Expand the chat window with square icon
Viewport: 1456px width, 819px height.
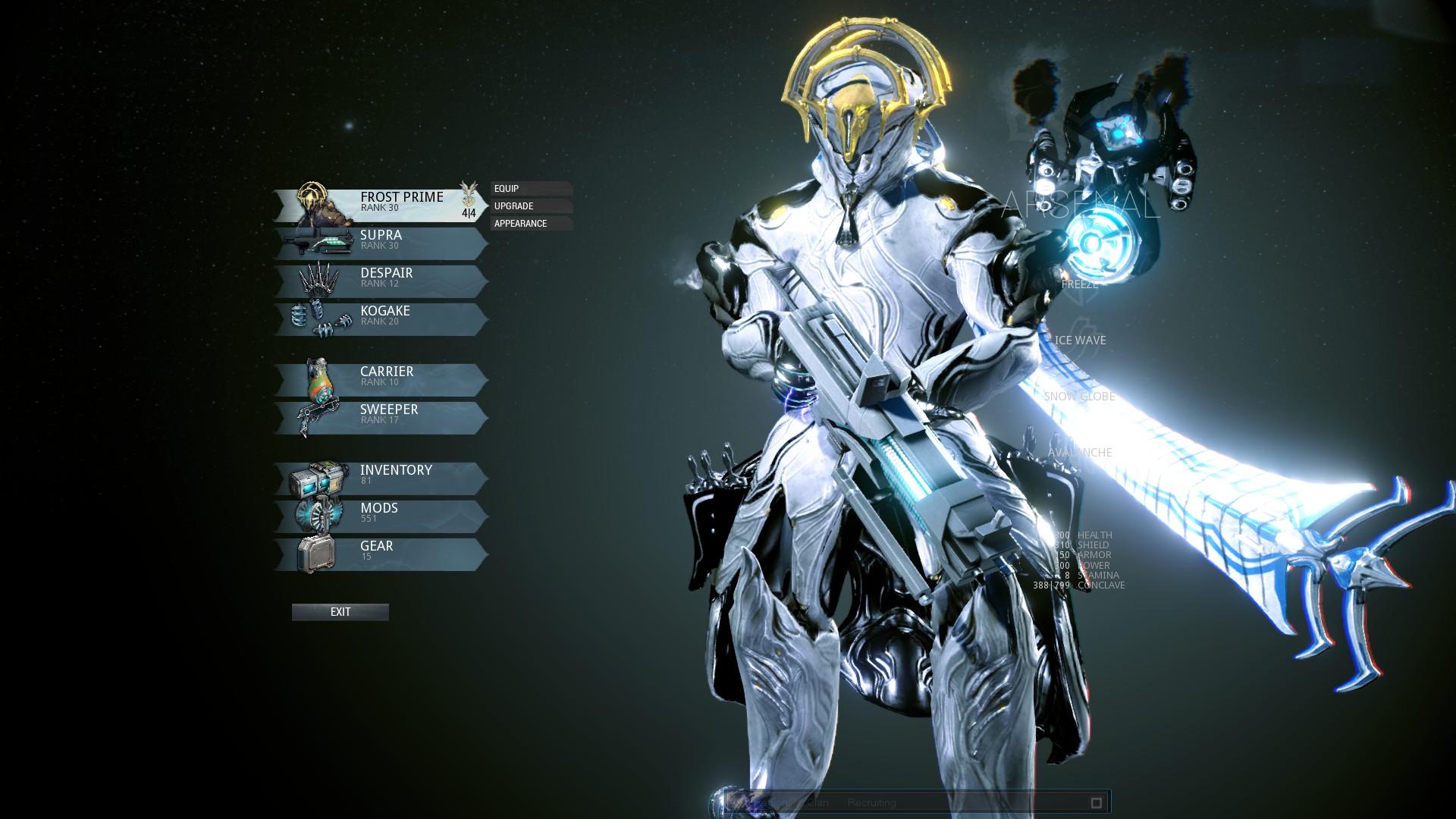pos(1096,802)
